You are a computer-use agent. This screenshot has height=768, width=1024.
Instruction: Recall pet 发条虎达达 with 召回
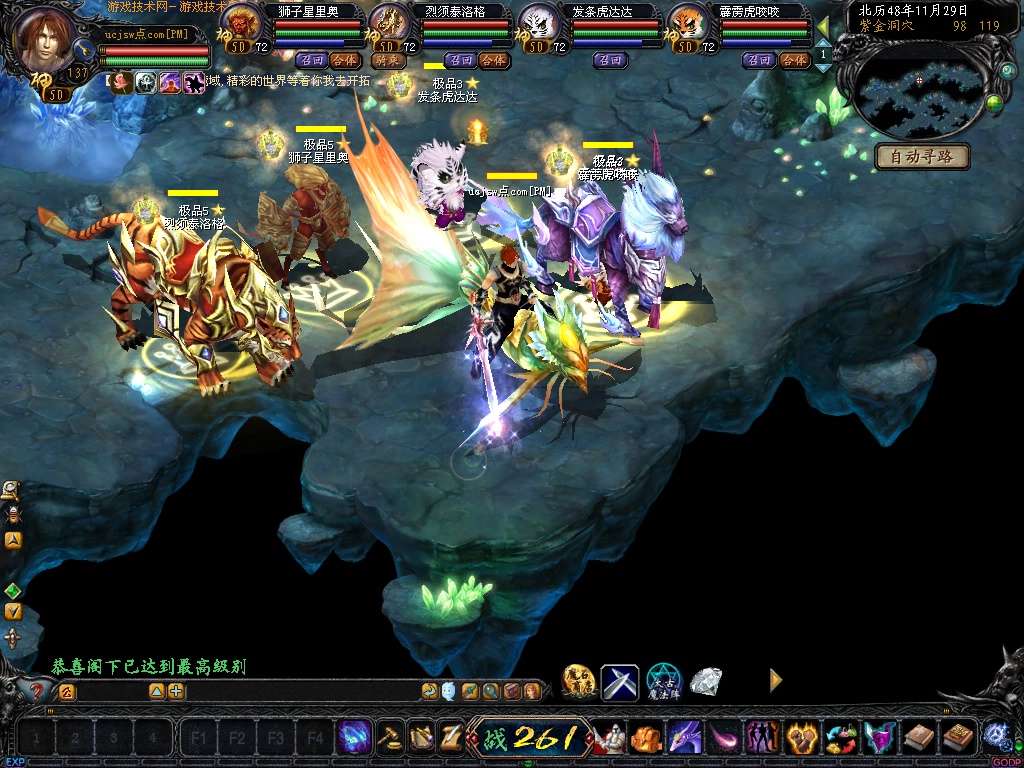tap(610, 60)
